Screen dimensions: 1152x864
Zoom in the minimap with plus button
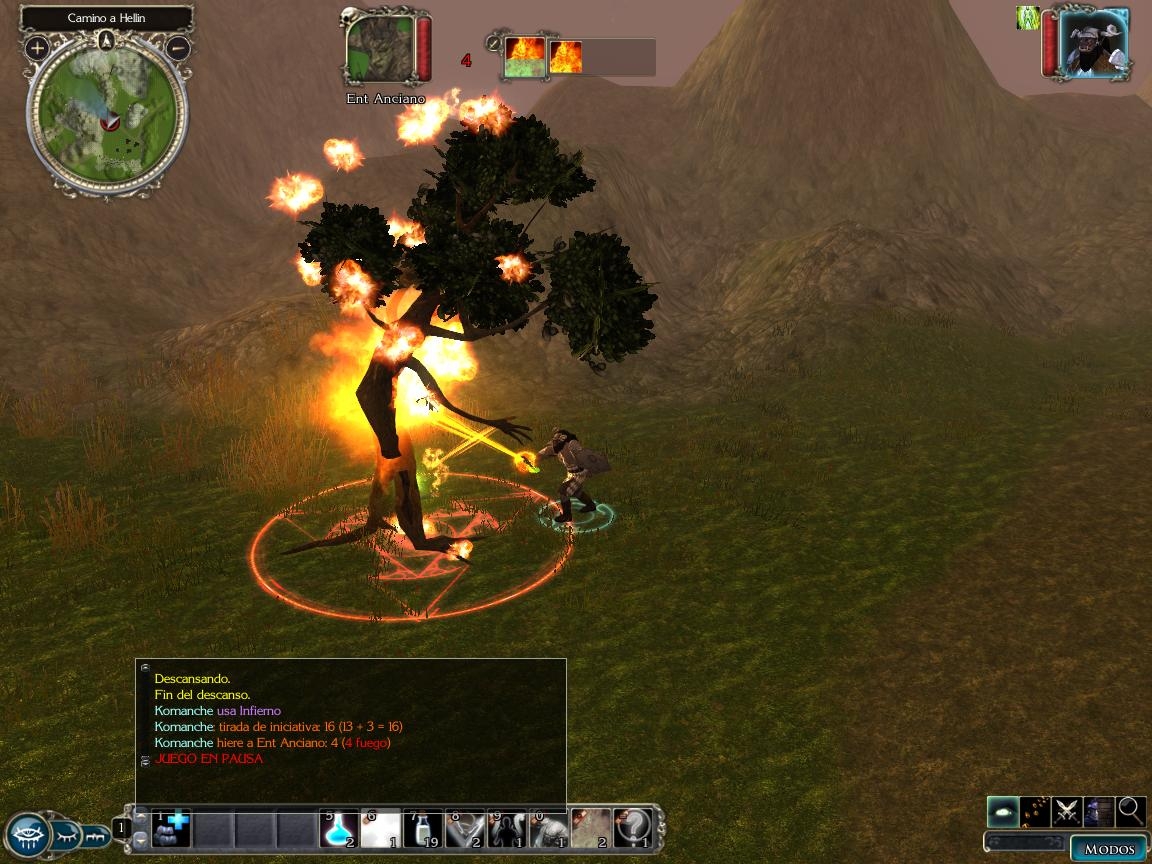(x=37, y=47)
